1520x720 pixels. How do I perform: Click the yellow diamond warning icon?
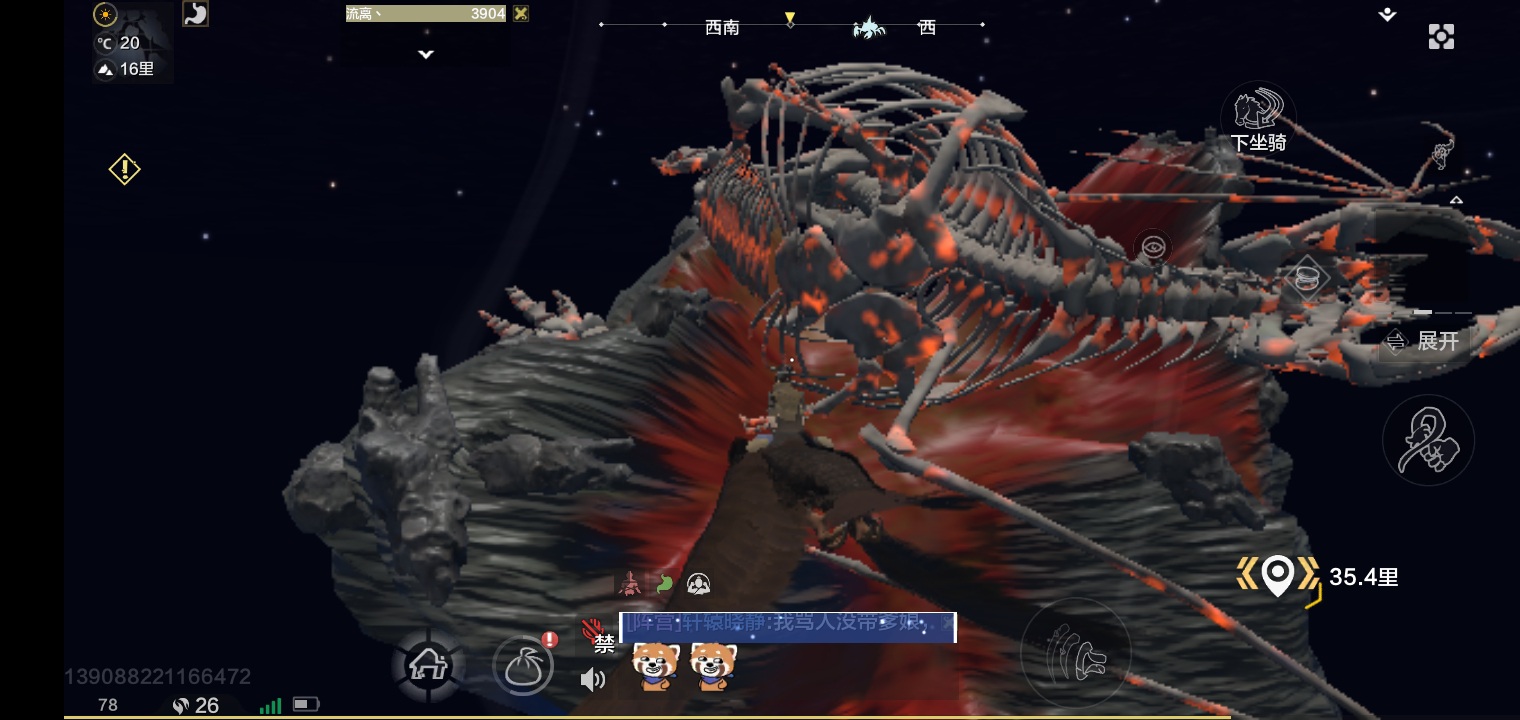[124, 169]
